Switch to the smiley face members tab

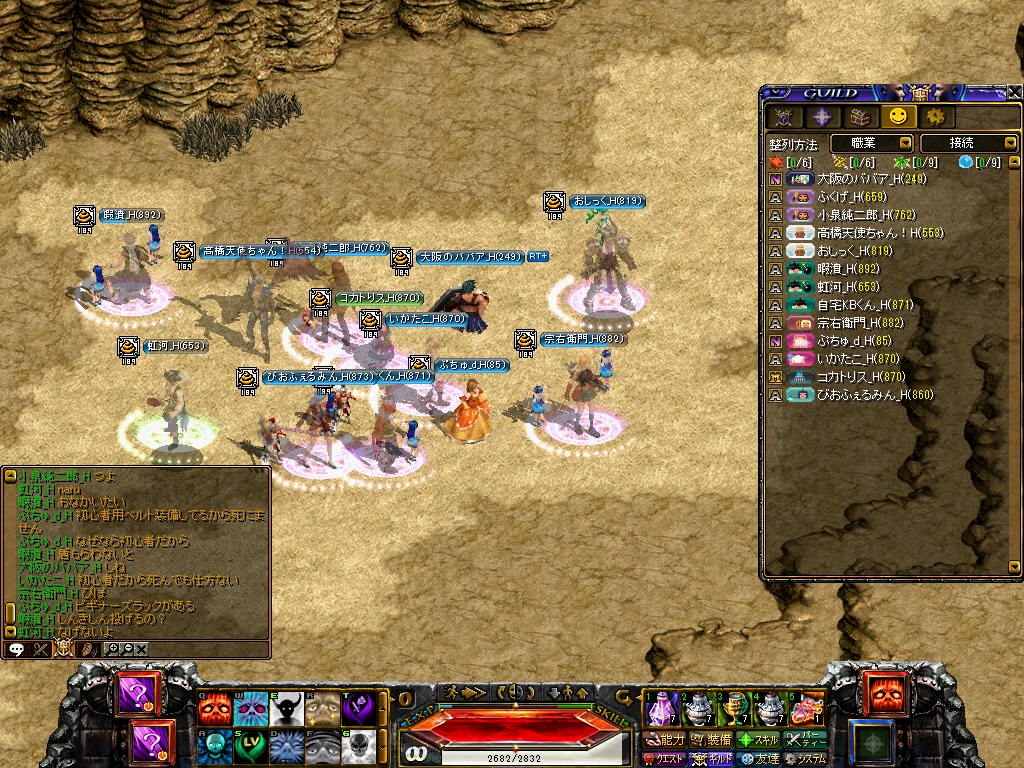(897, 117)
